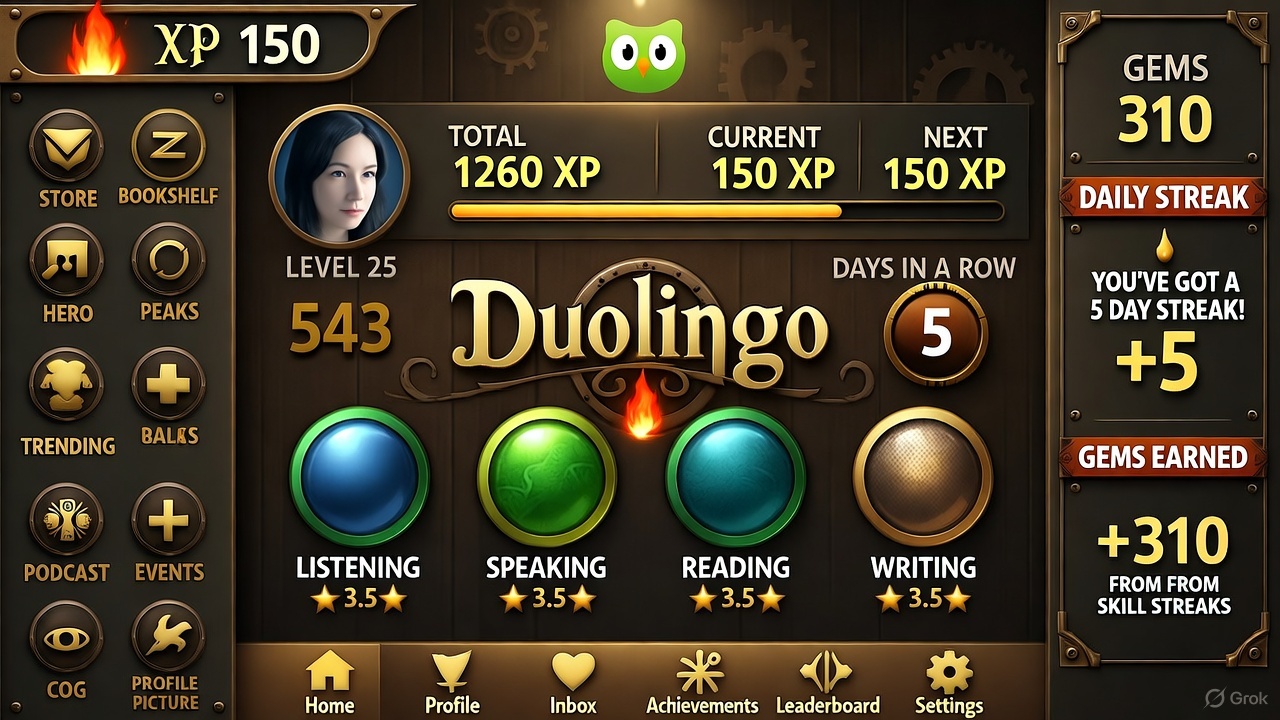The image size is (1280, 720).
Task: Start the Listening skill orb
Action: [x=359, y=476]
